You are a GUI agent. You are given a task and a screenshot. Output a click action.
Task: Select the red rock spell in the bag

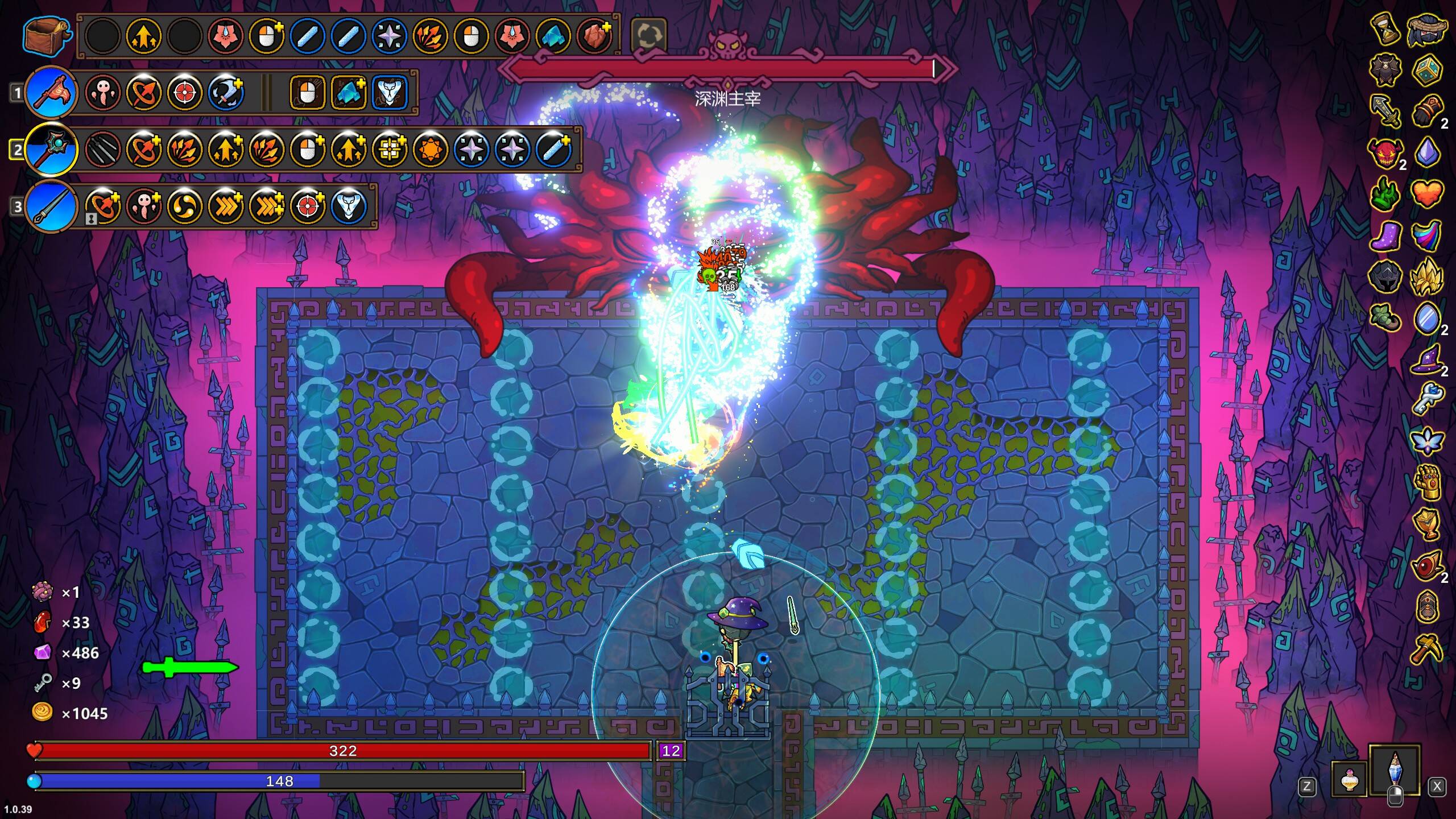pyautogui.click(x=594, y=35)
